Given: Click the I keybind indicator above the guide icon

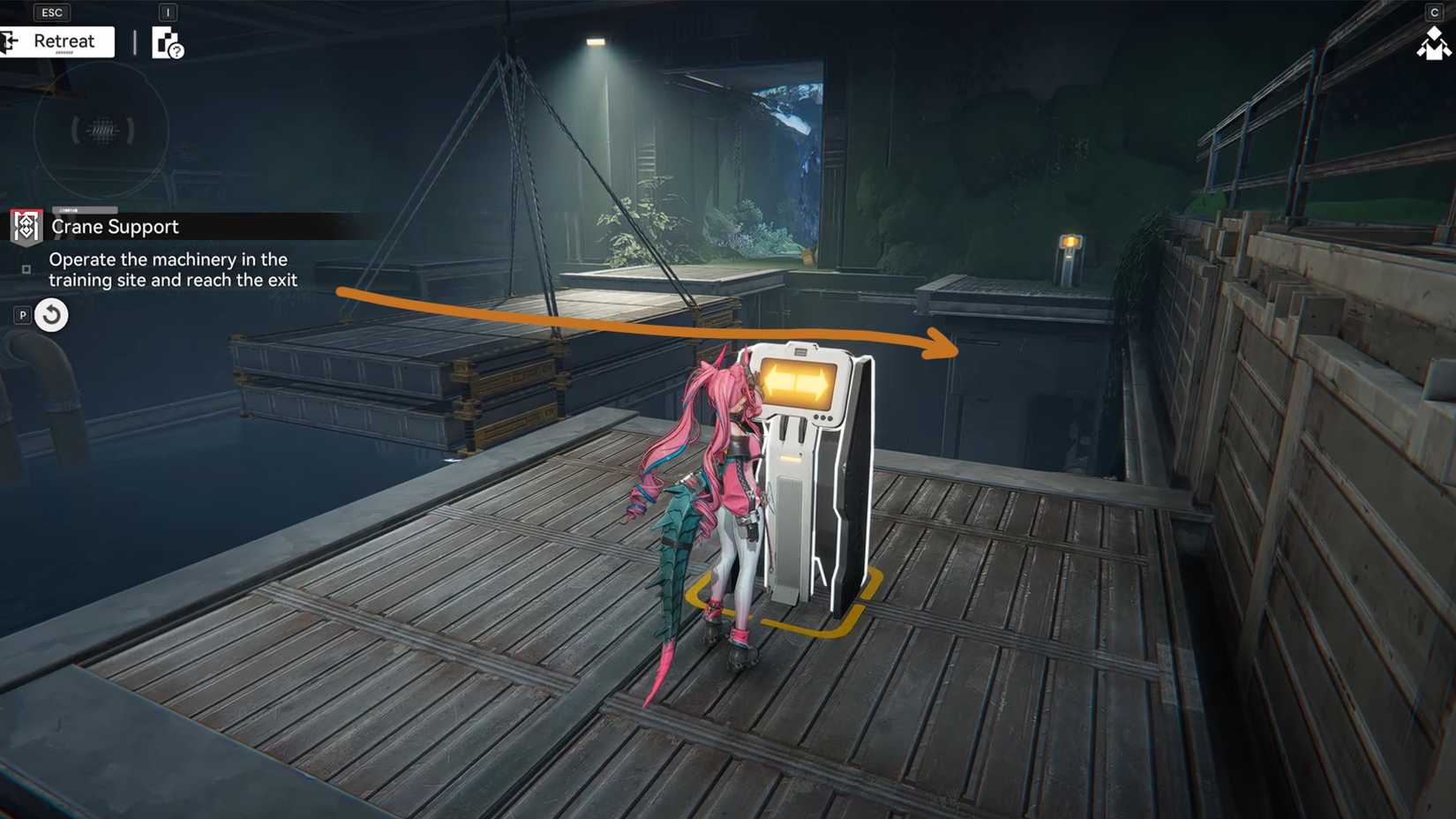Looking at the screenshot, I should point(166,12).
